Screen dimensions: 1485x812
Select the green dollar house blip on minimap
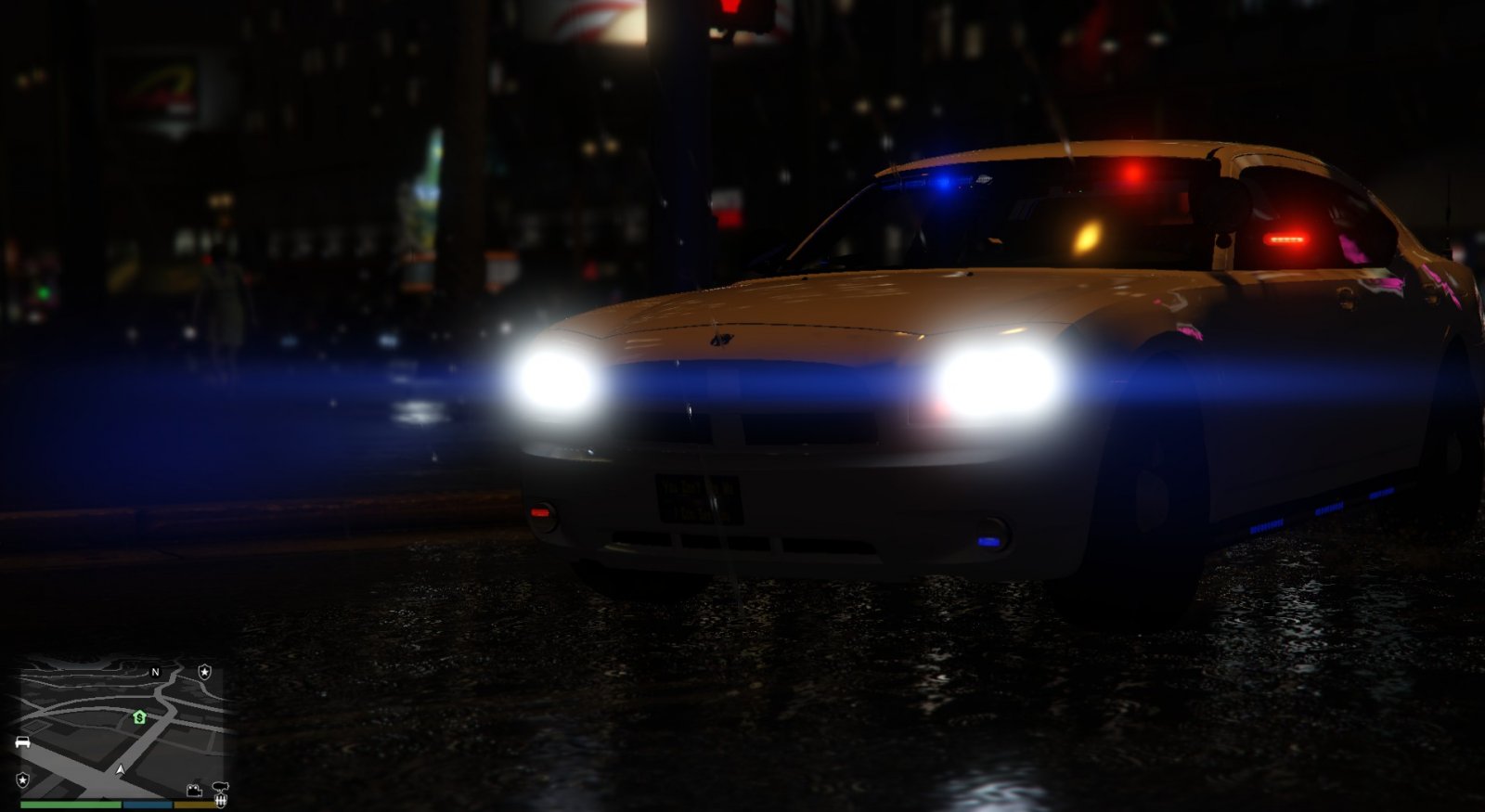[139, 717]
